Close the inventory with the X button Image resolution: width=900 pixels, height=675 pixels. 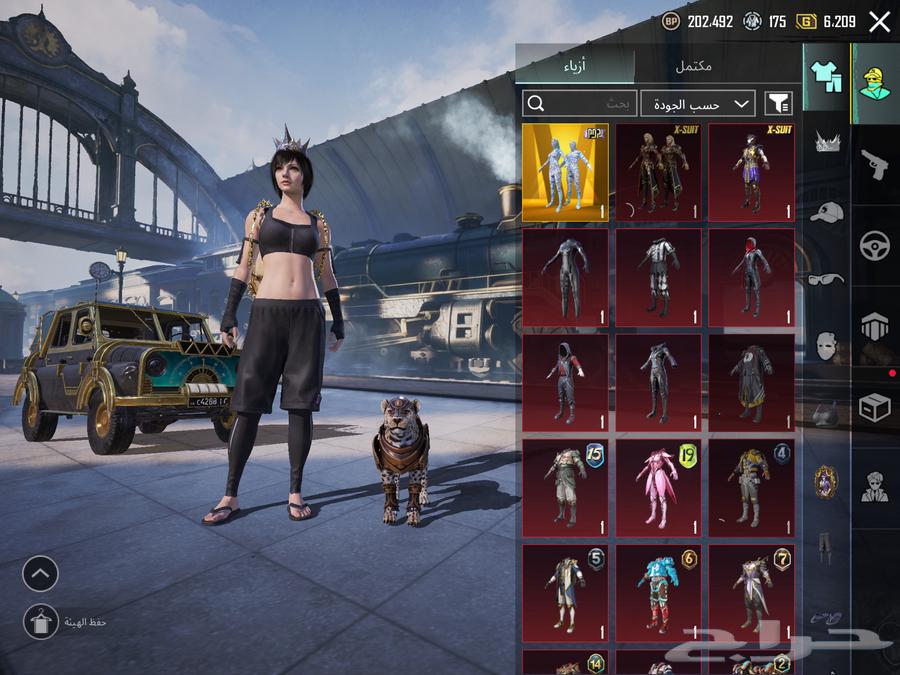click(879, 22)
